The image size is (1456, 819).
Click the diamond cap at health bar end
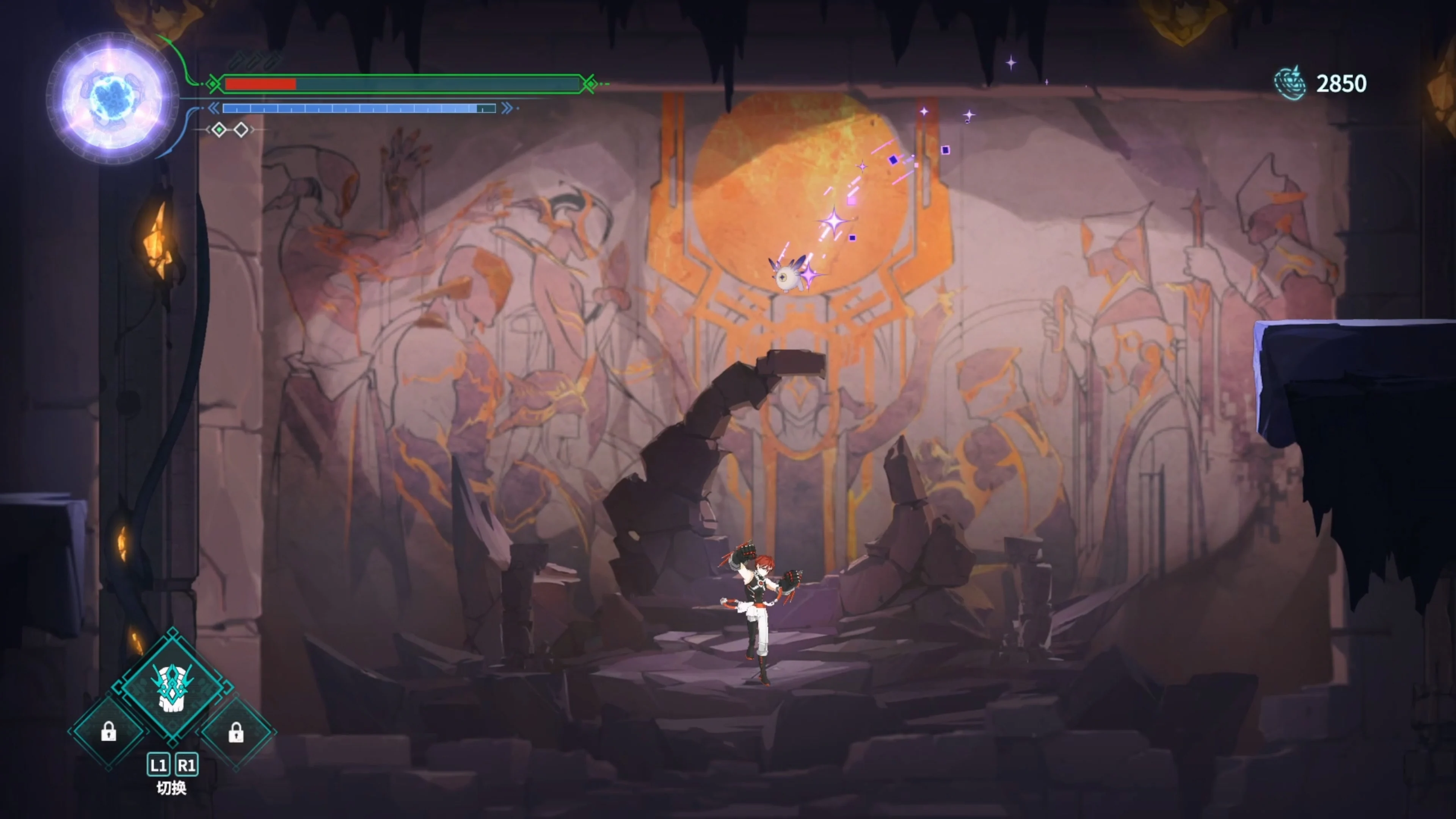tap(590, 84)
